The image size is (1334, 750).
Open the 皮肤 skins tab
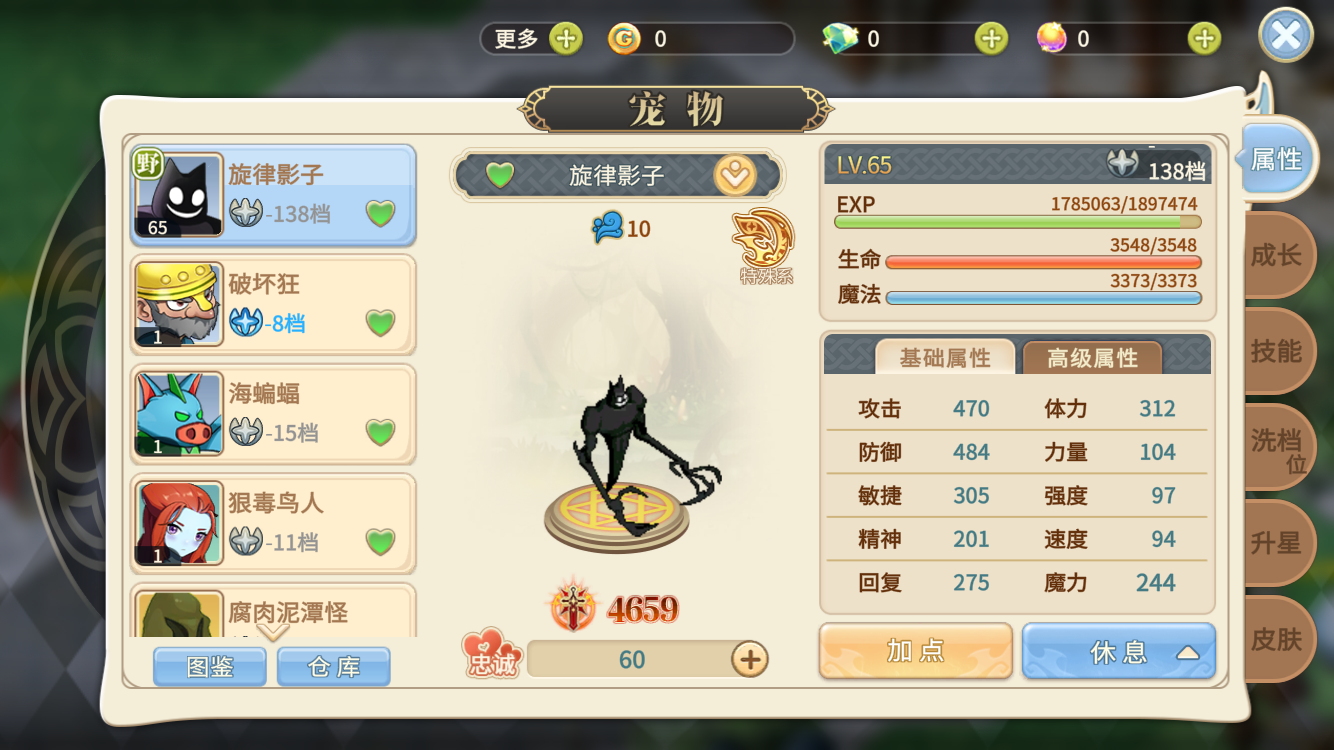point(1276,639)
